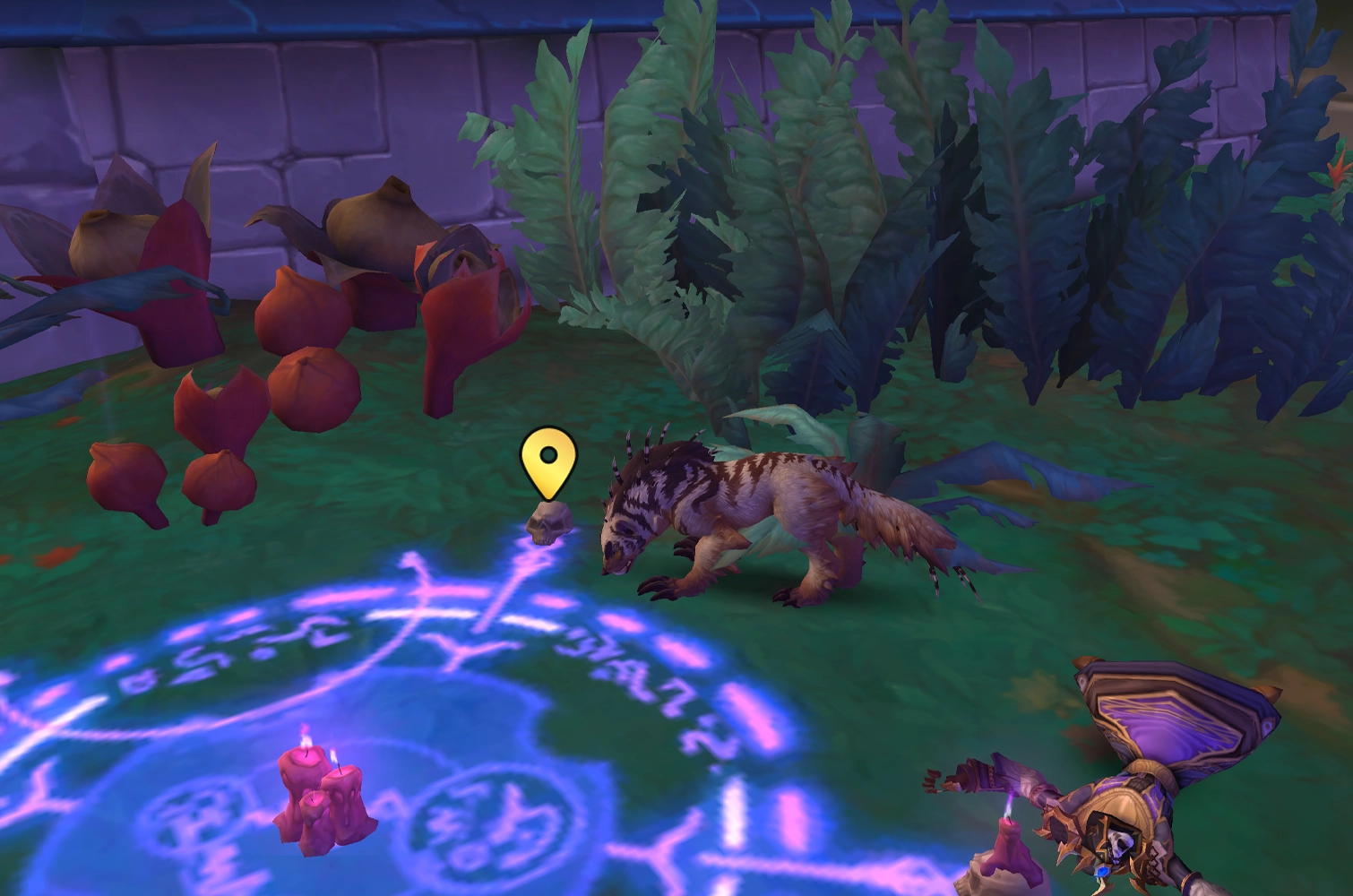Viewport: 1353px width, 896px height.
Task: Click the yellow location pin marker
Action: coord(547,461)
